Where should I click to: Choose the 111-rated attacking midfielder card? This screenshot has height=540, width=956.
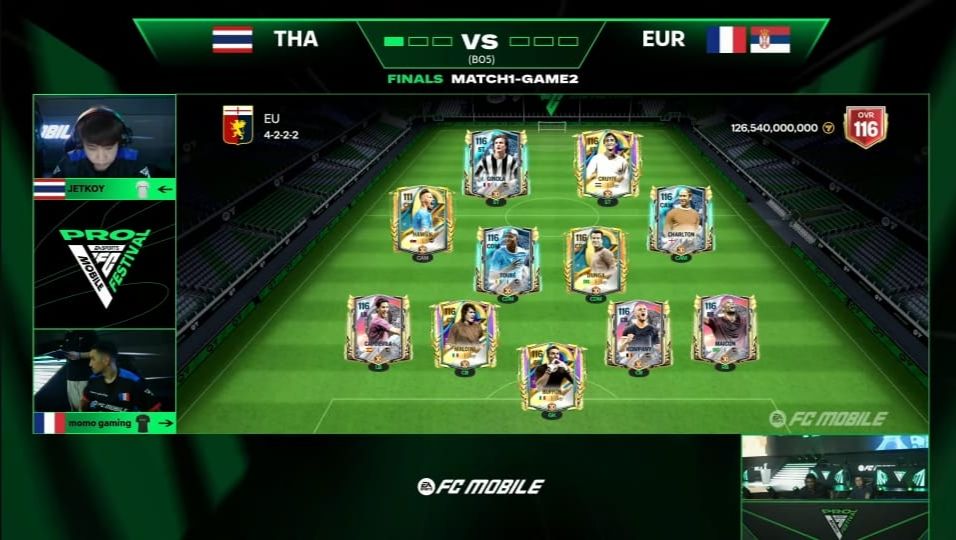422,220
